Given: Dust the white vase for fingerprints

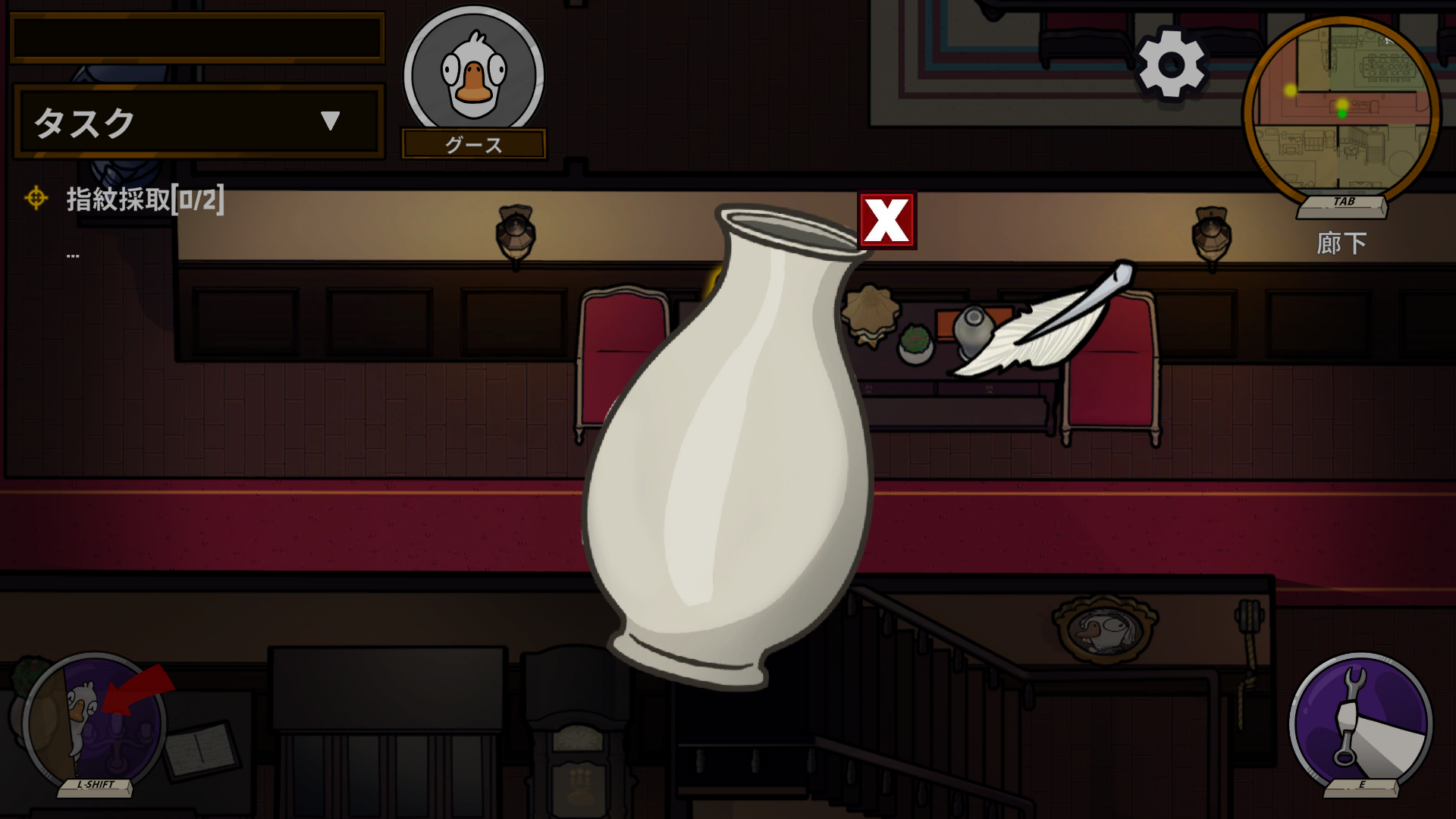Looking at the screenshot, I should (728, 455).
